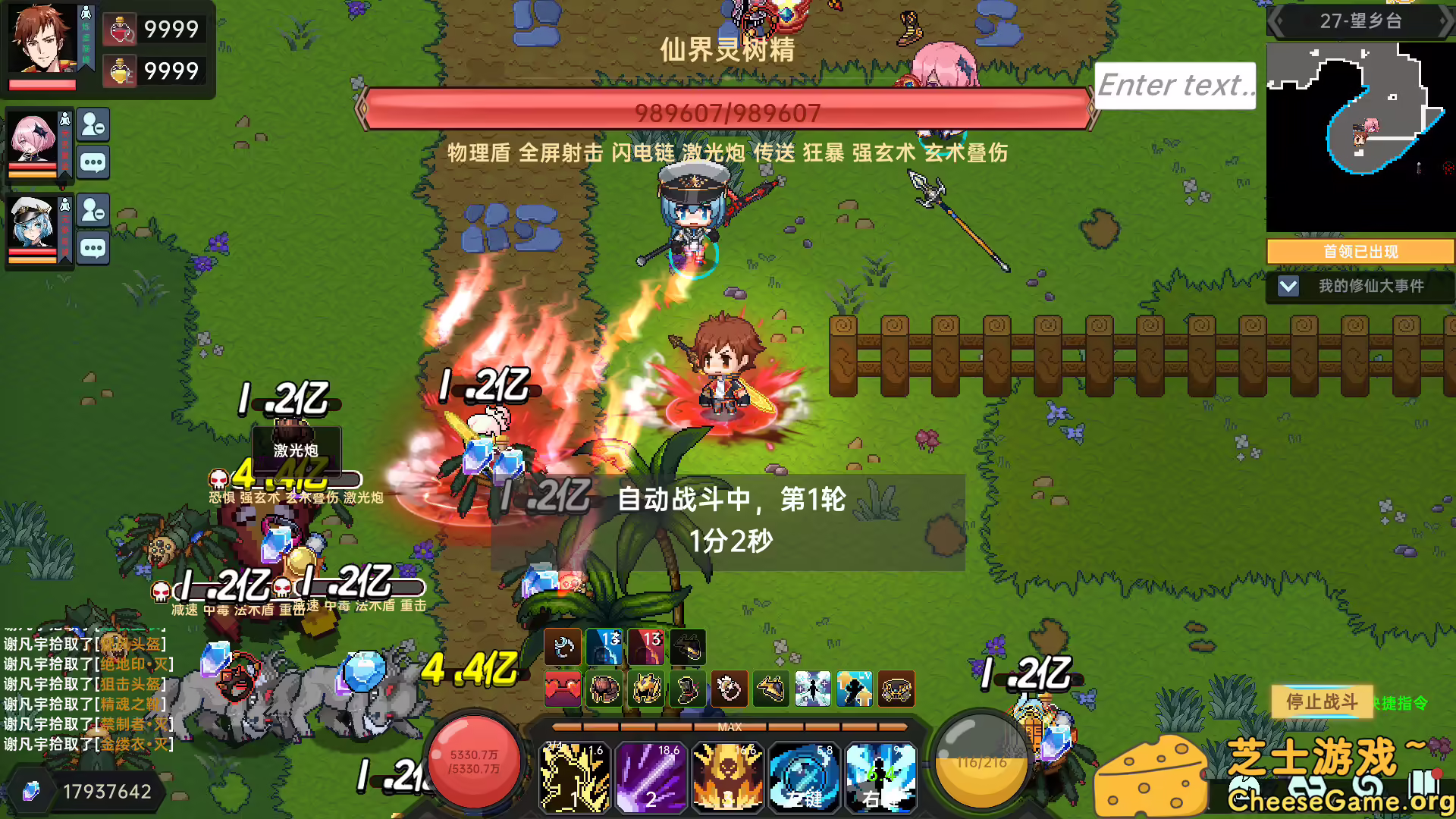Toggle chat bubble for blue-haired teammate
The width and height of the screenshot is (1456, 819).
(93, 248)
